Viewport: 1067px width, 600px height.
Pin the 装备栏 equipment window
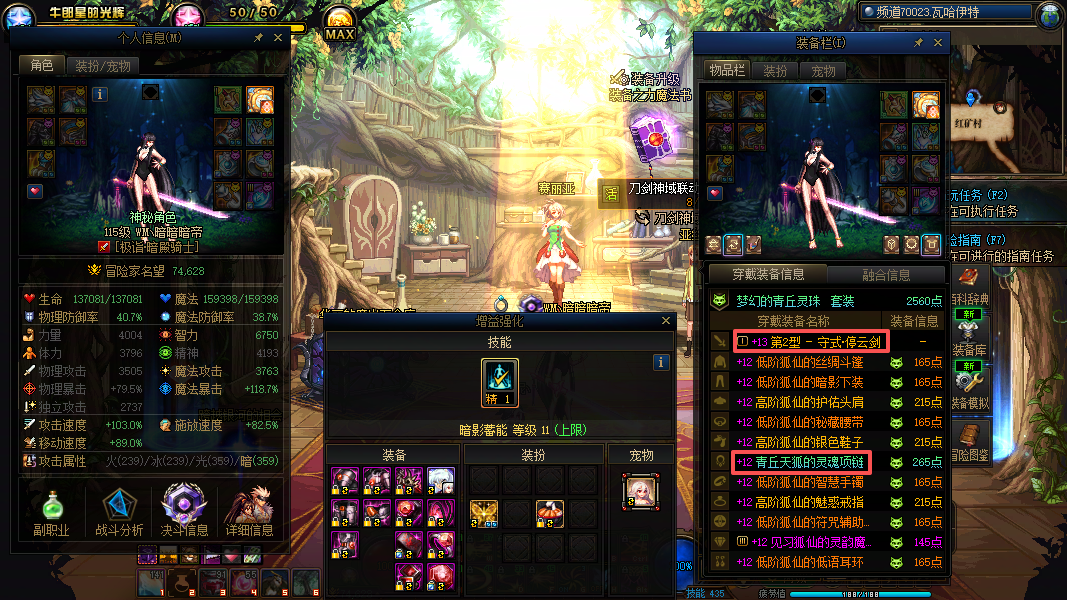[918, 43]
